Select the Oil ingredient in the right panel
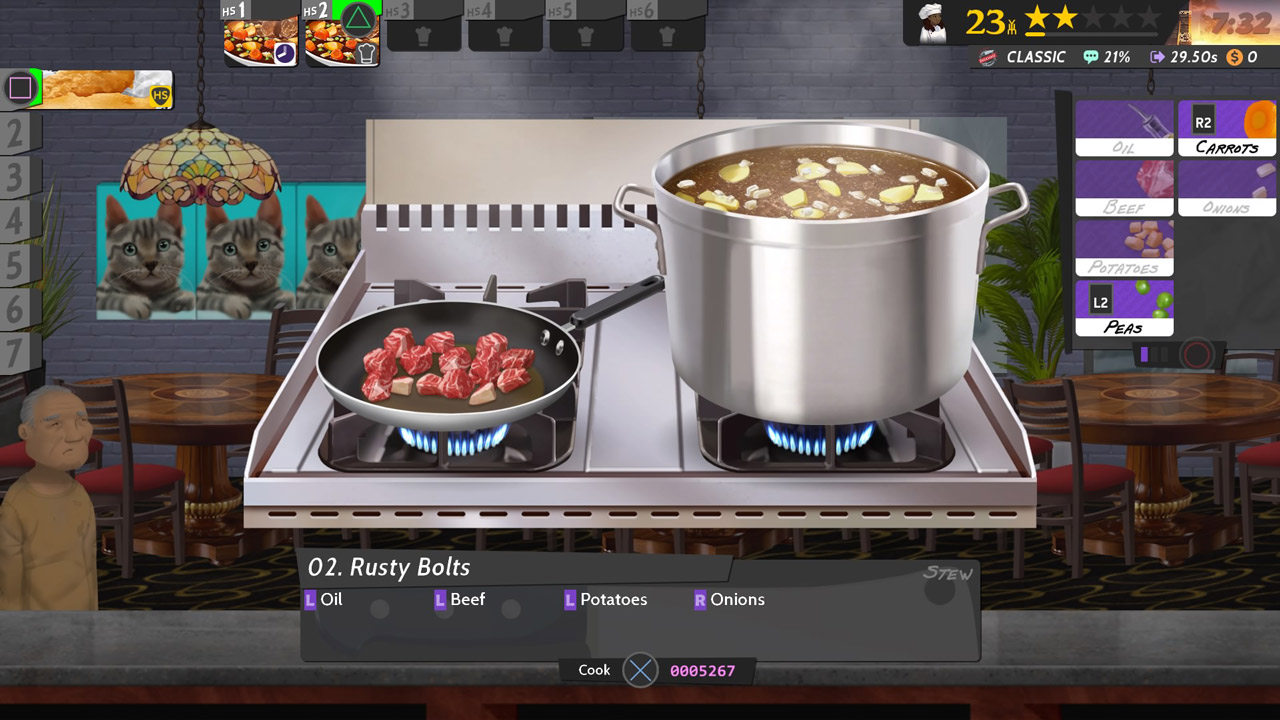 click(x=1124, y=128)
